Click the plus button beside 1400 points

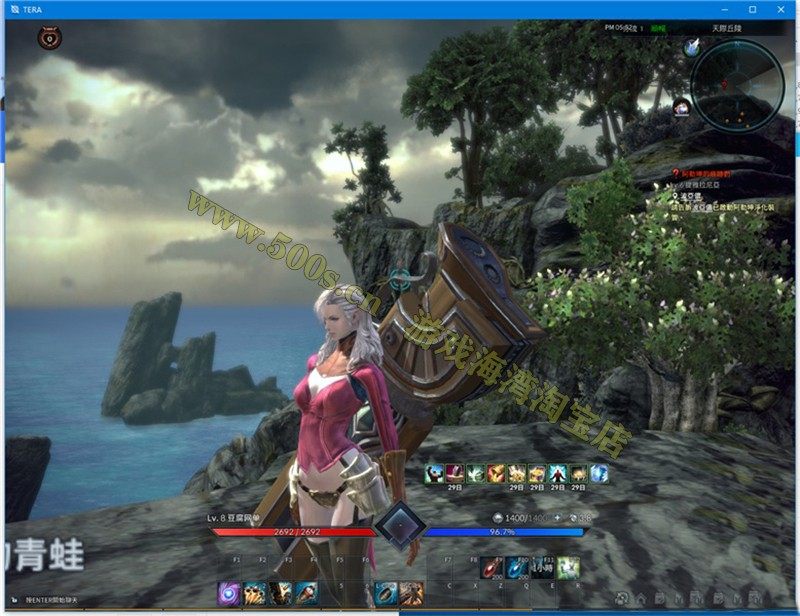tap(557, 518)
